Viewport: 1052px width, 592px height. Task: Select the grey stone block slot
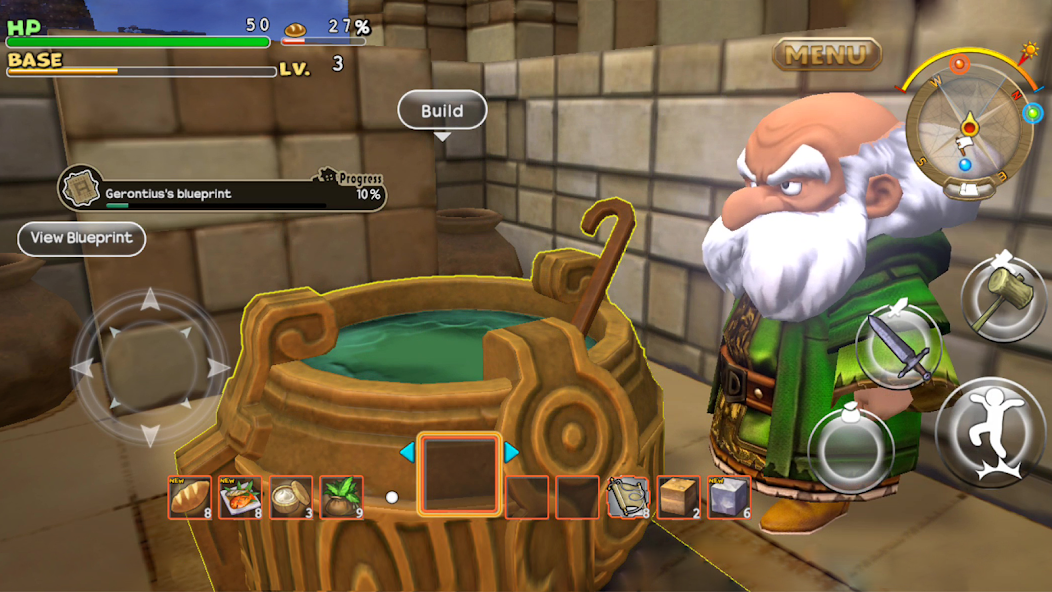coord(729,497)
